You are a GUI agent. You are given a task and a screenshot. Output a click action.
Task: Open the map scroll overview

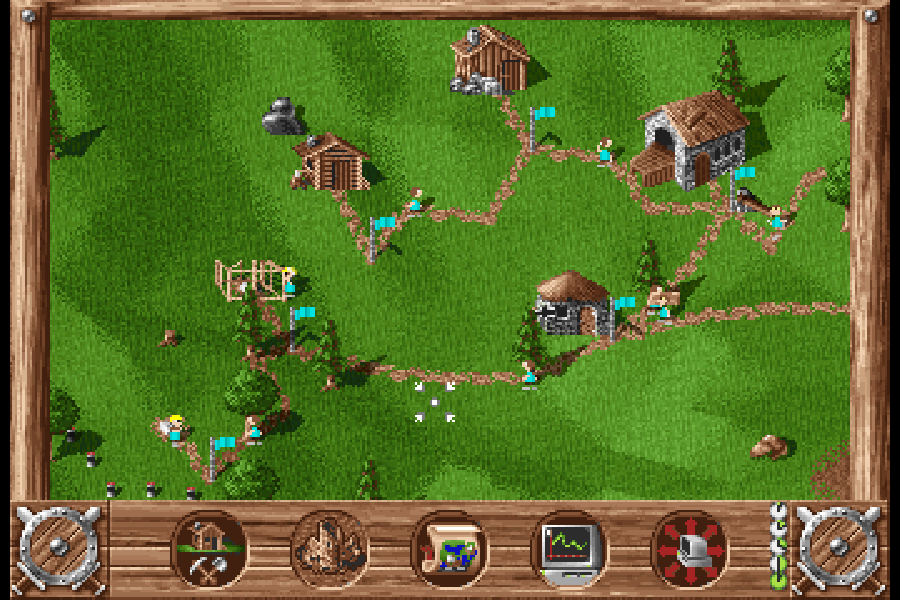click(450, 549)
